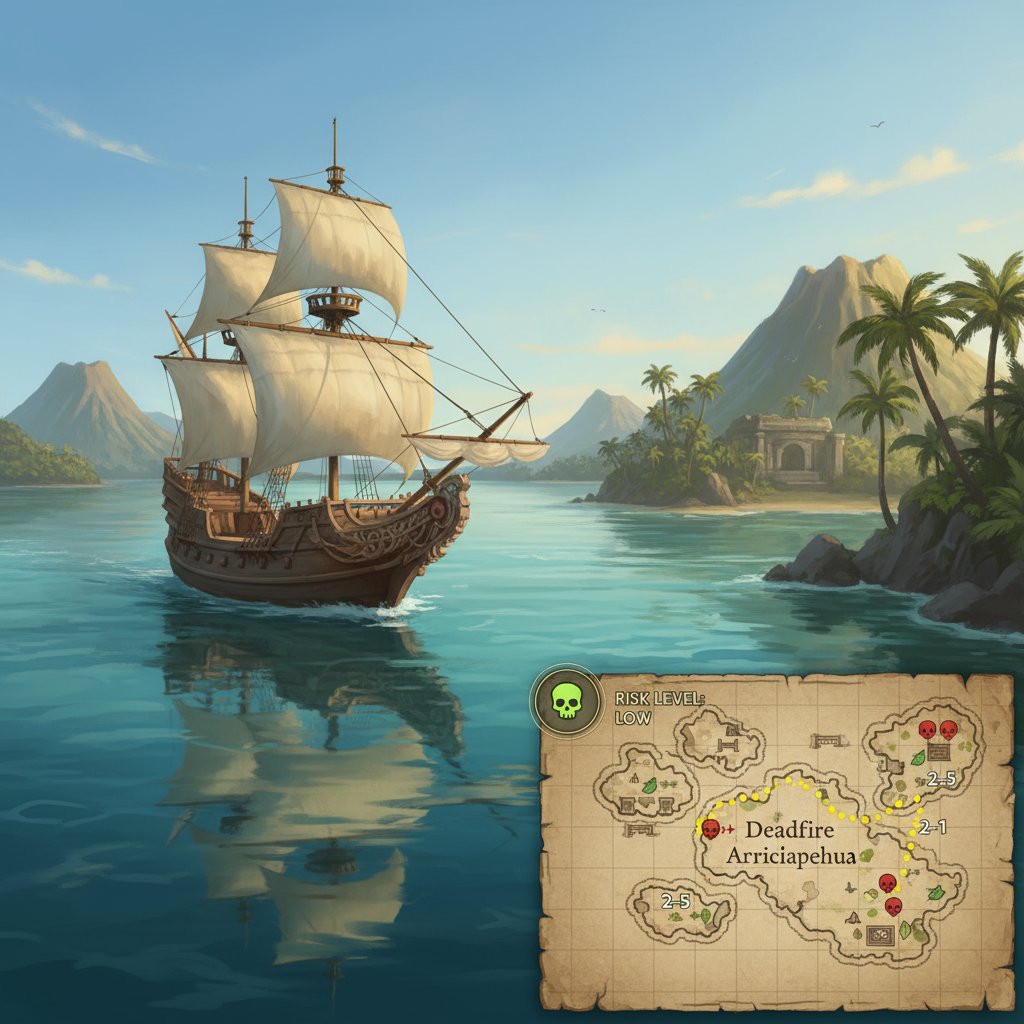Open the Deadfire Arriciapehua parchment map
The height and width of the screenshot is (1024, 1024).
[x=778, y=838]
